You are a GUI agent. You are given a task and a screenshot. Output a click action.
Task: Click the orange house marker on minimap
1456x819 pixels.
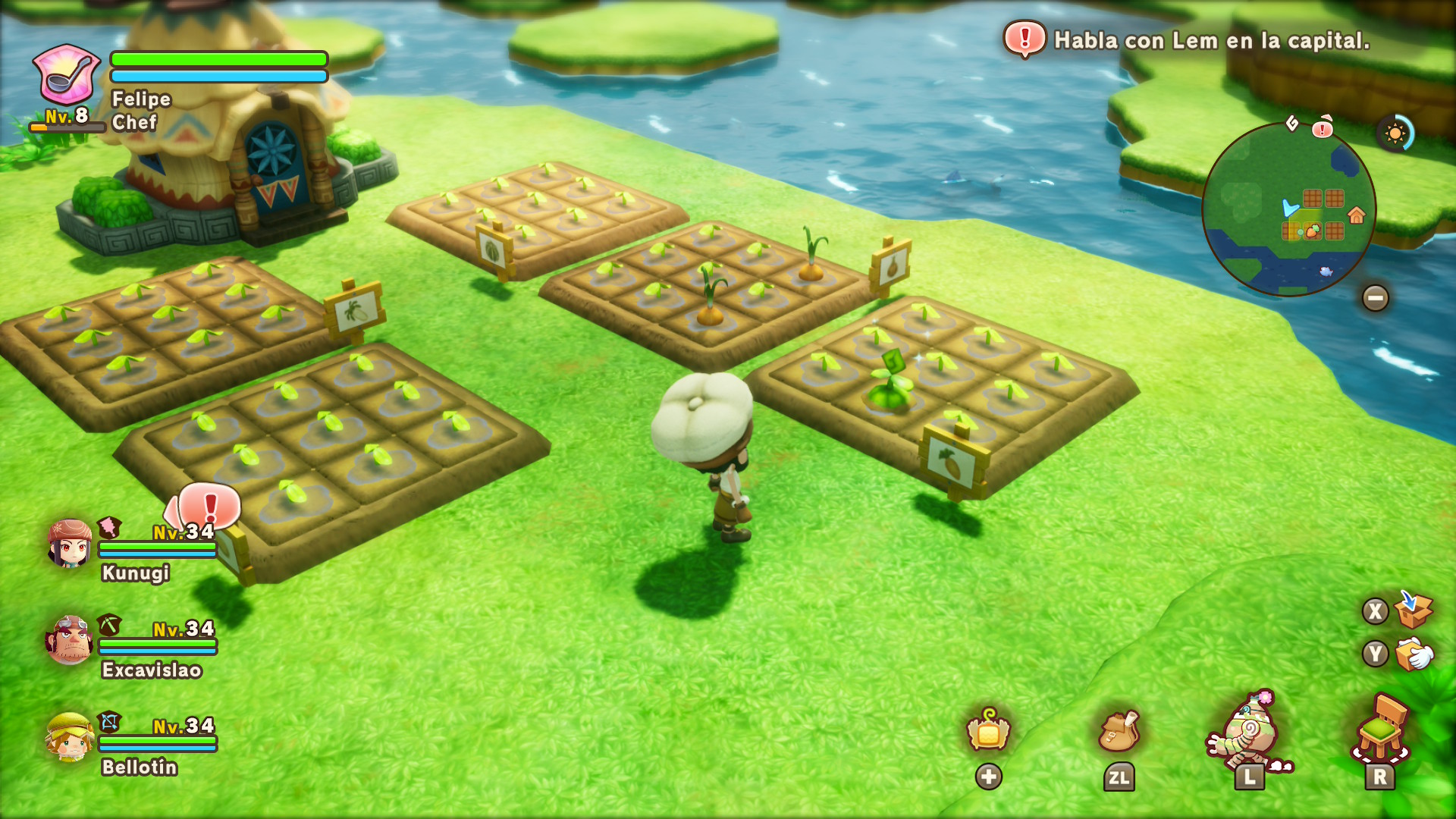(x=1357, y=215)
